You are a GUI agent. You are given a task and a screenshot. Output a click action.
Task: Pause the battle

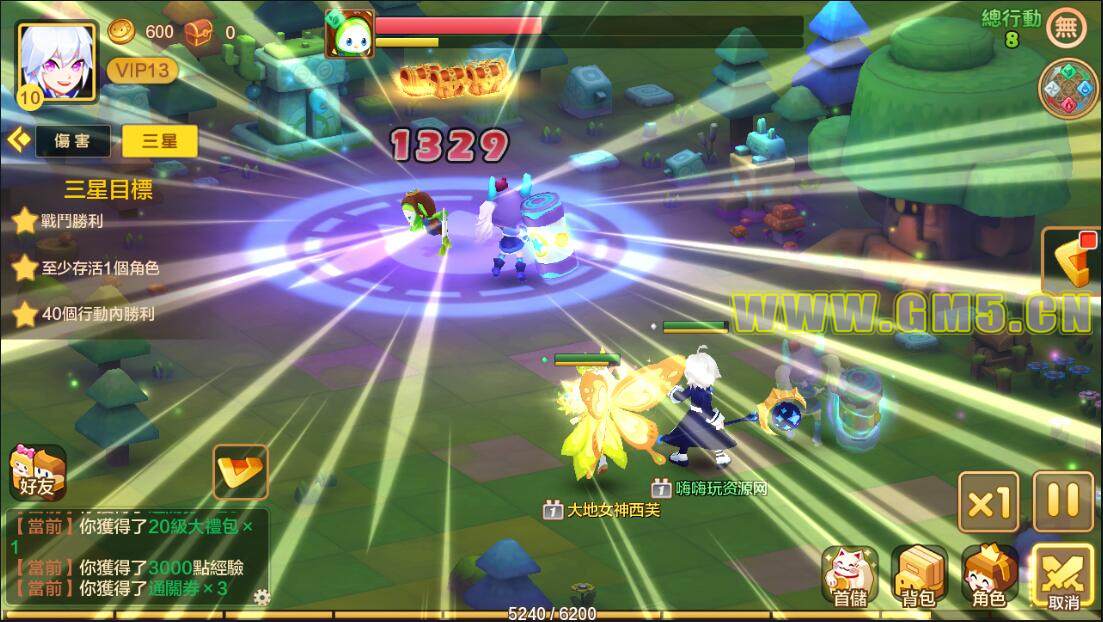coord(1063,501)
